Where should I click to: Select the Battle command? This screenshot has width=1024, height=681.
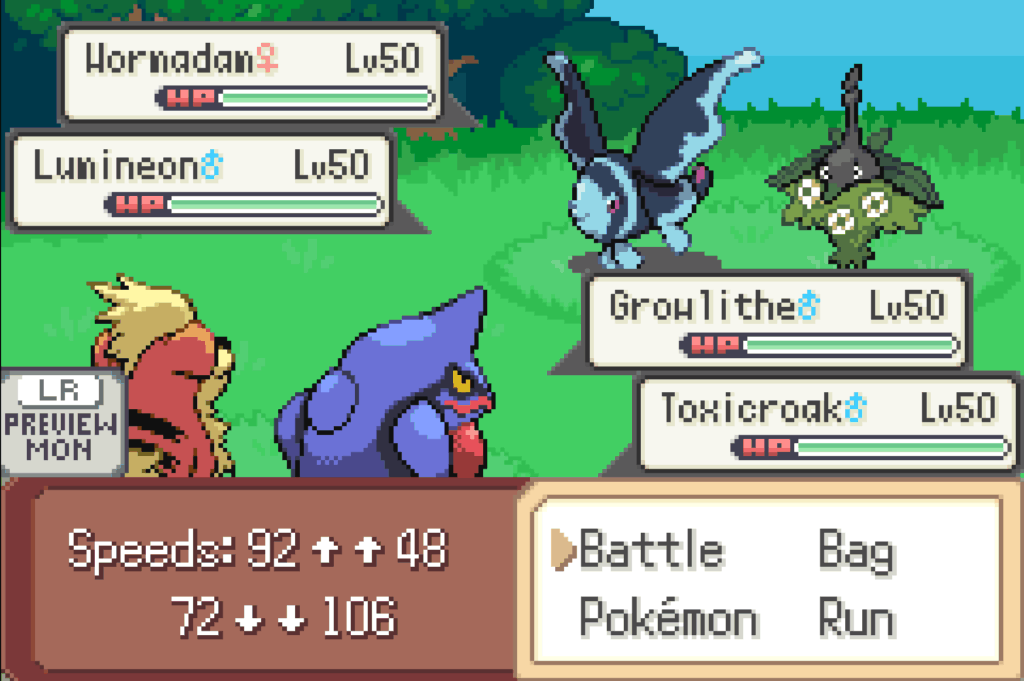651,551
